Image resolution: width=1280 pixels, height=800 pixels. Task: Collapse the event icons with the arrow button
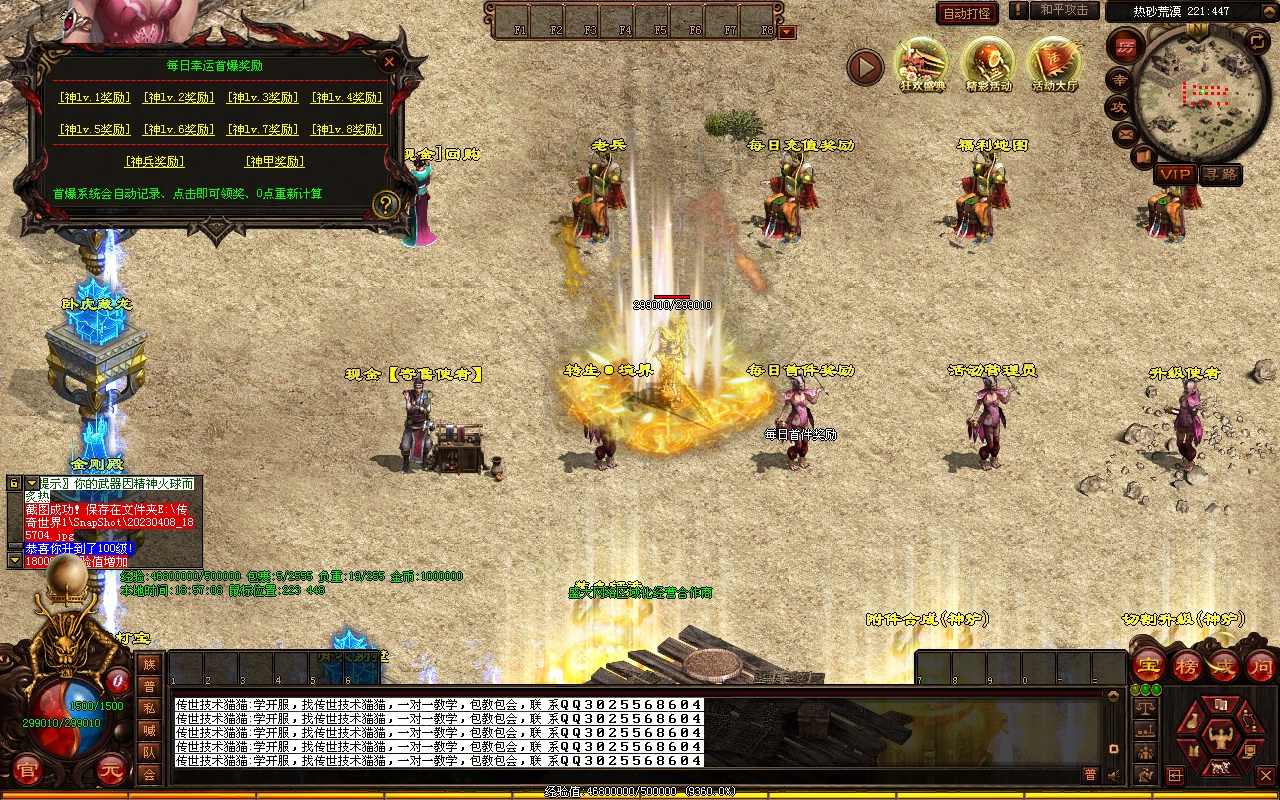tap(865, 68)
